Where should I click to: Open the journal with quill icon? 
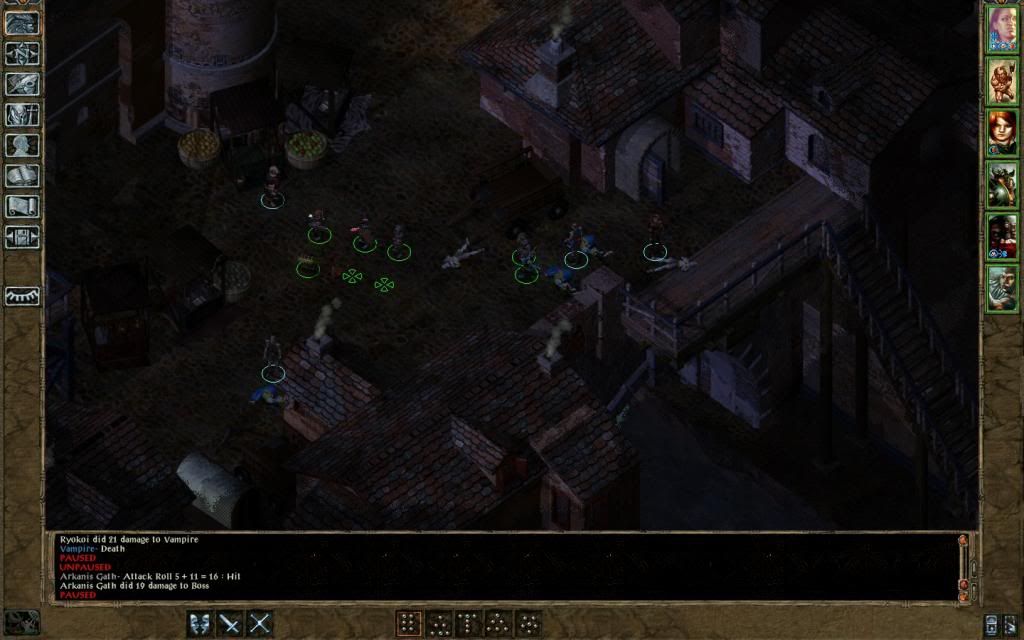tap(22, 84)
